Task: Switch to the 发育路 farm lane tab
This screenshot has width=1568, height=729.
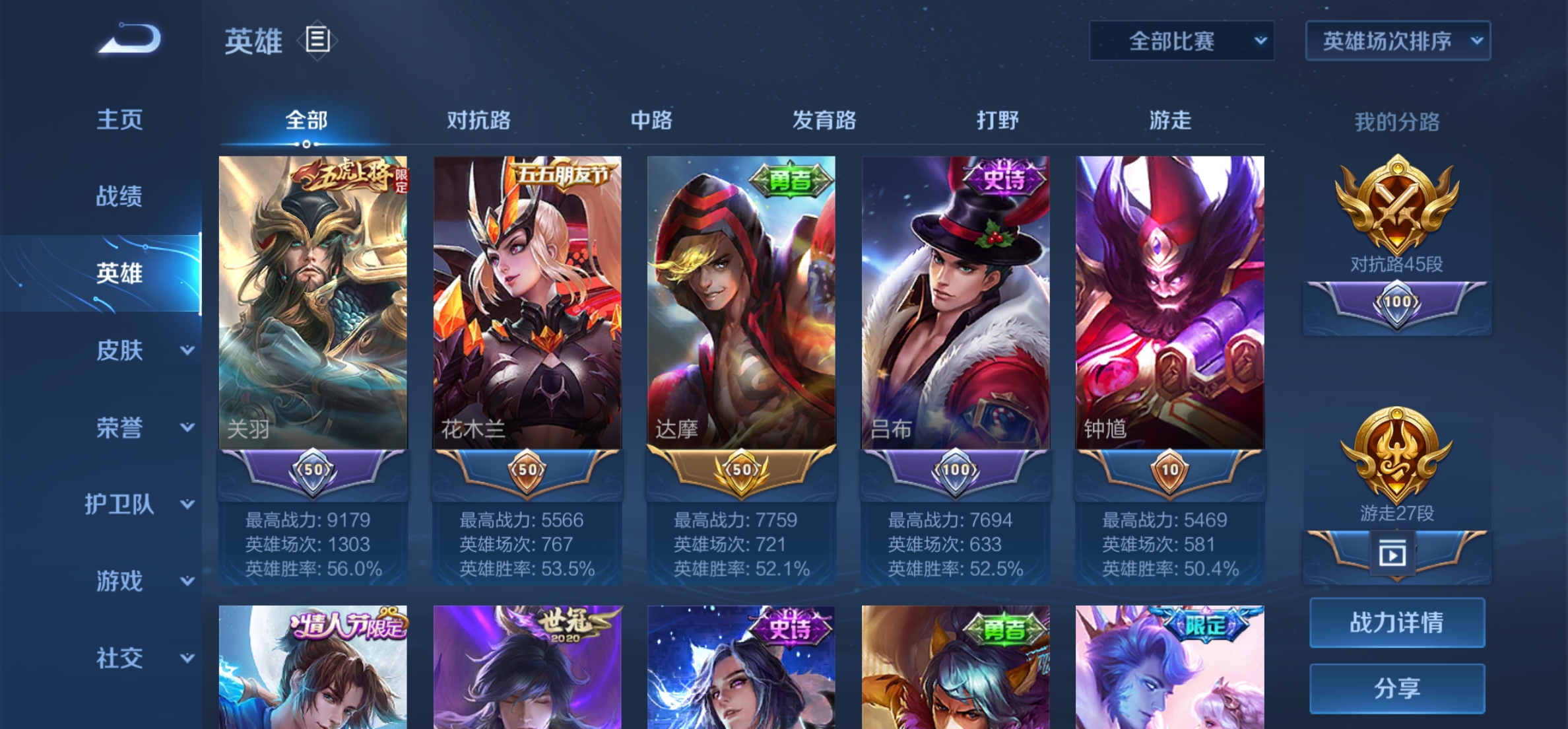Action: tap(824, 120)
